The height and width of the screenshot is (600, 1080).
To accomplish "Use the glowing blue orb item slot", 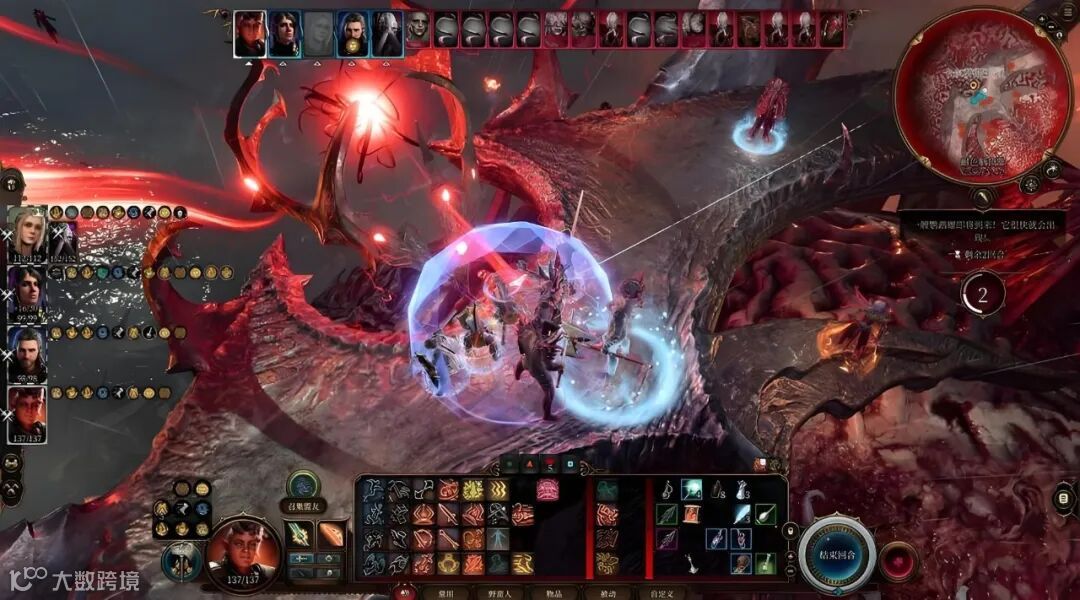I will point(692,489).
